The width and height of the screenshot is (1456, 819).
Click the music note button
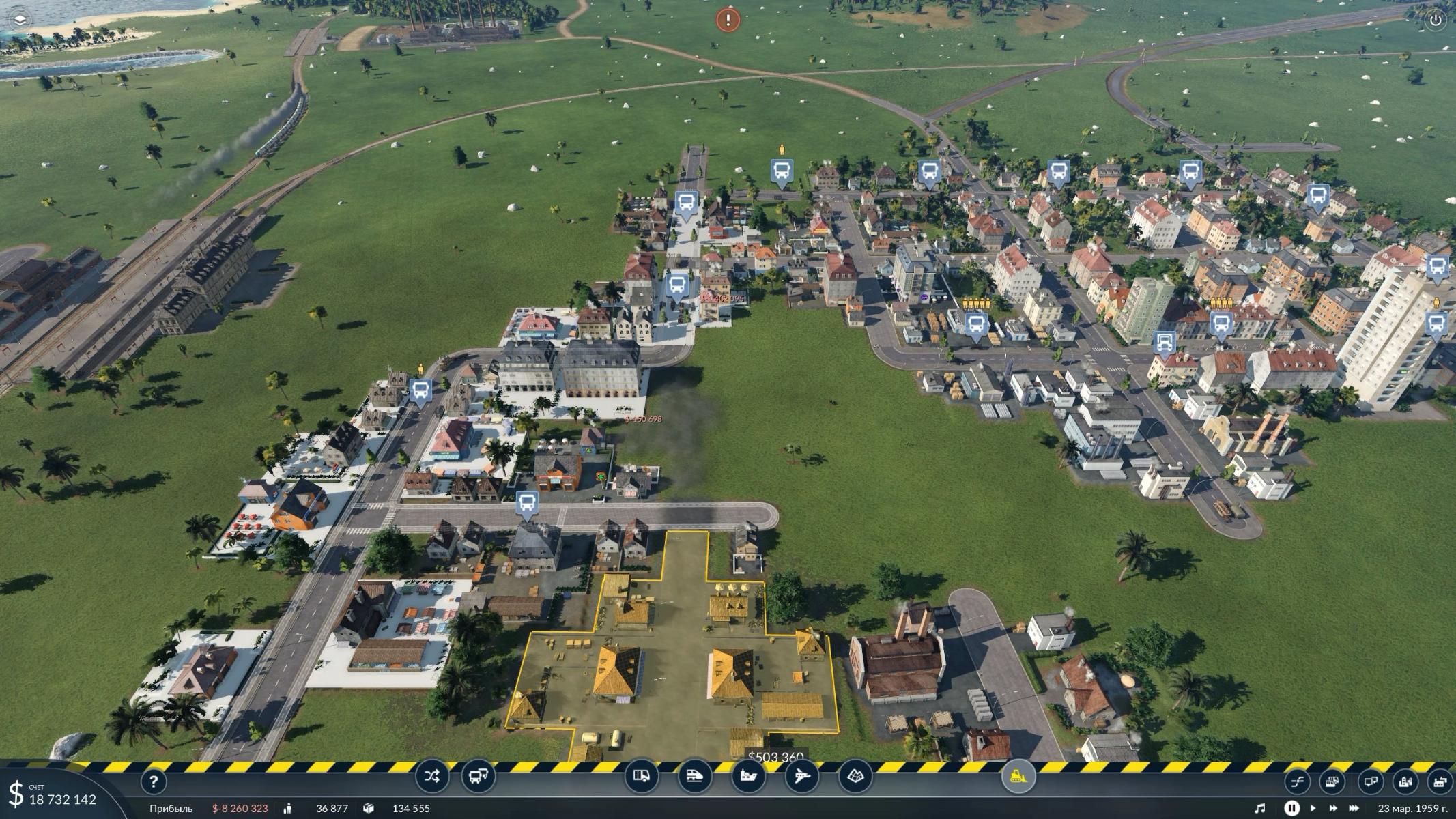tap(1260, 808)
